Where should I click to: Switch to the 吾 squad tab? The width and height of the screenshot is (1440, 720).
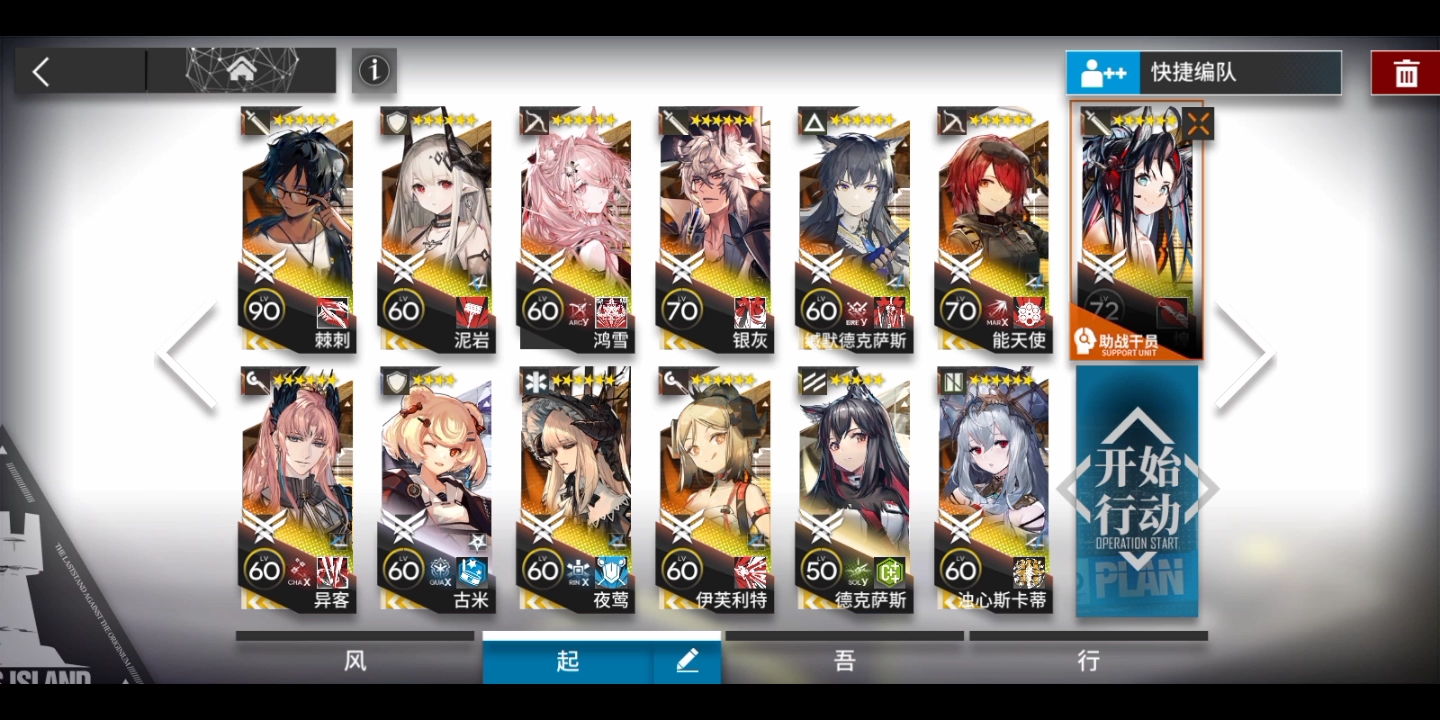coord(843,661)
